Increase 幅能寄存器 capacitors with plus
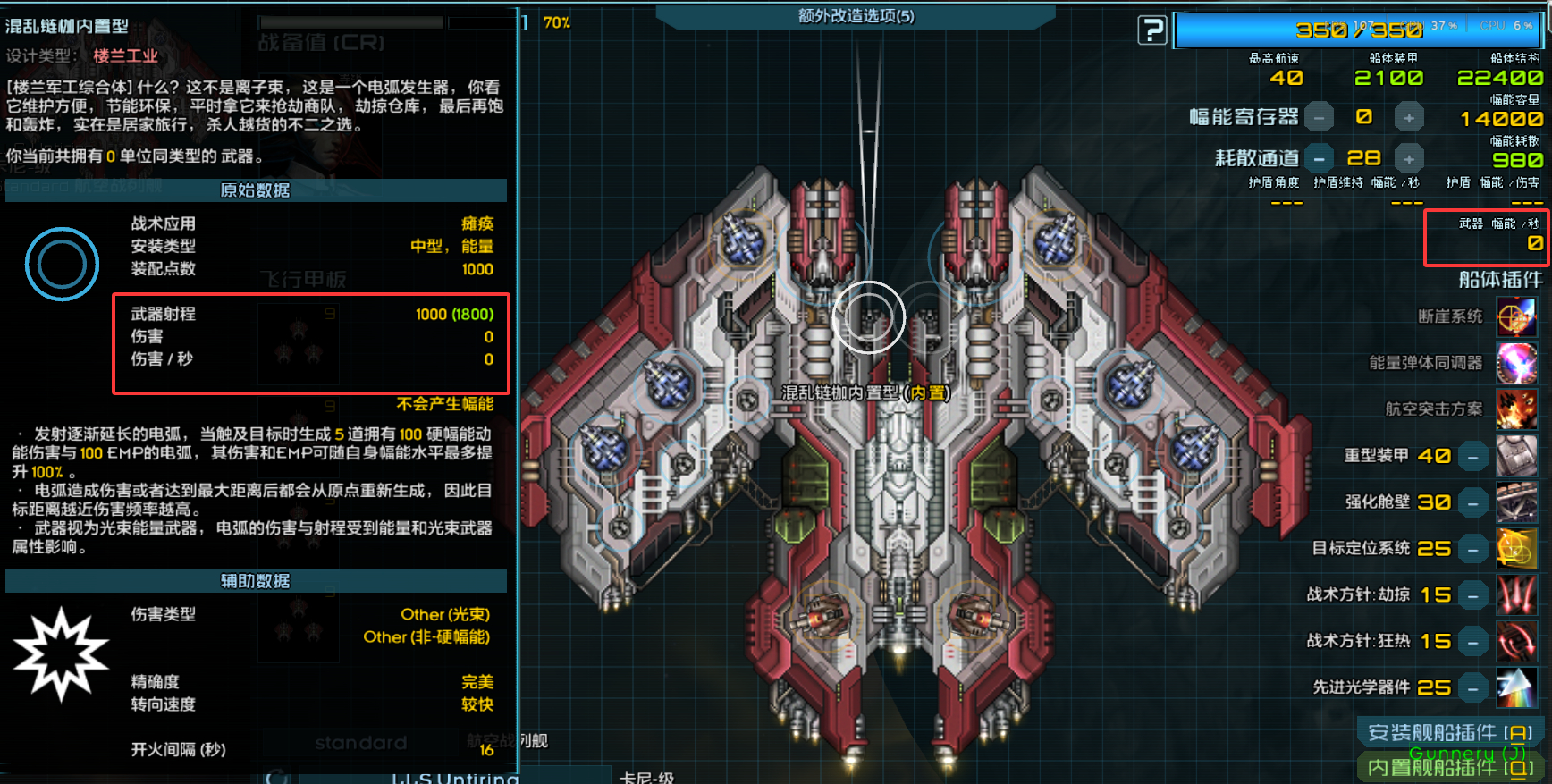Viewport: 1552px width, 784px height. pos(1409,117)
